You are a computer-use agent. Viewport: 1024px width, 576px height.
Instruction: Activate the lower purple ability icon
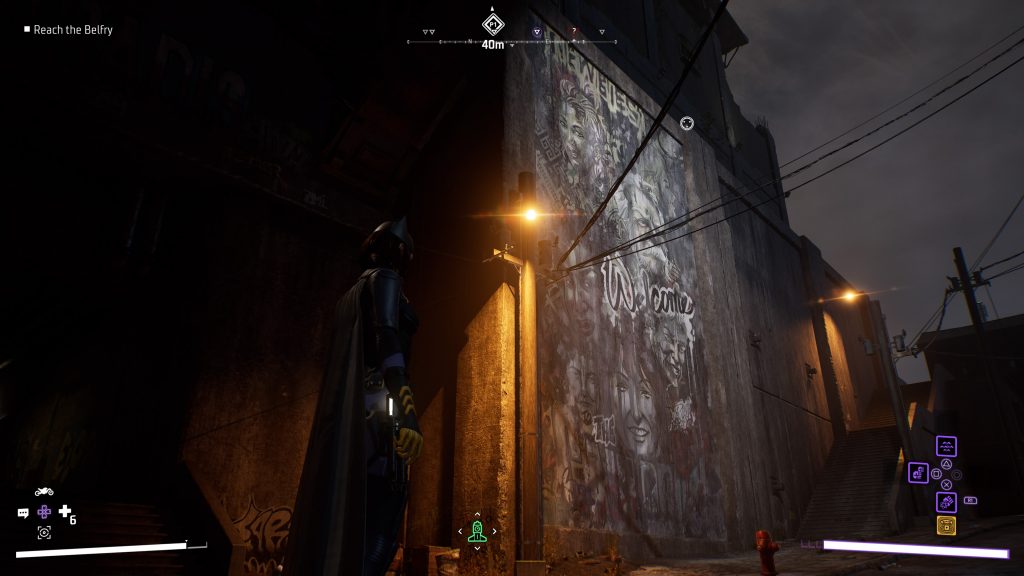(946, 501)
